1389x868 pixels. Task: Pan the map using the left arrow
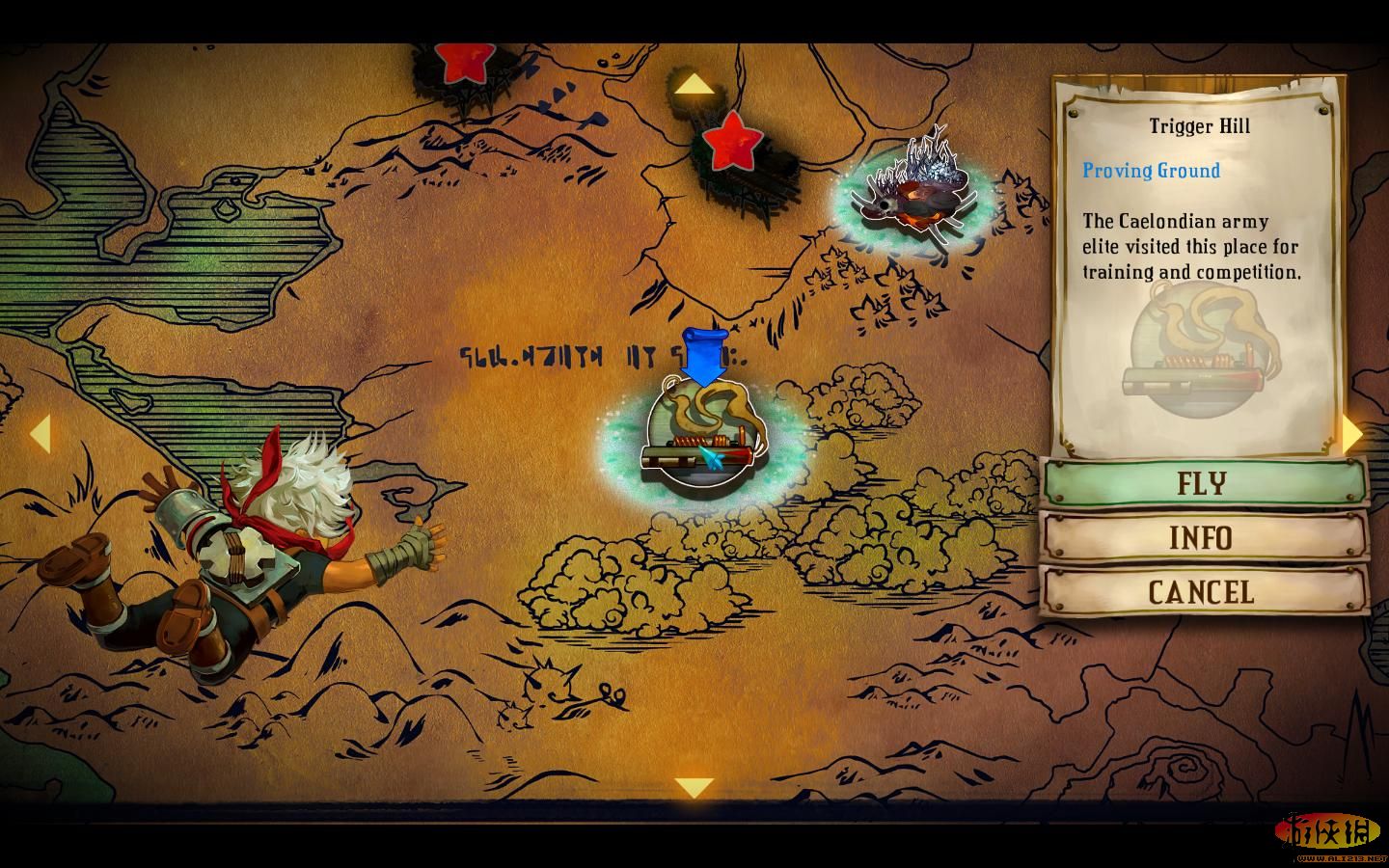pyautogui.click(x=39, y=434)
